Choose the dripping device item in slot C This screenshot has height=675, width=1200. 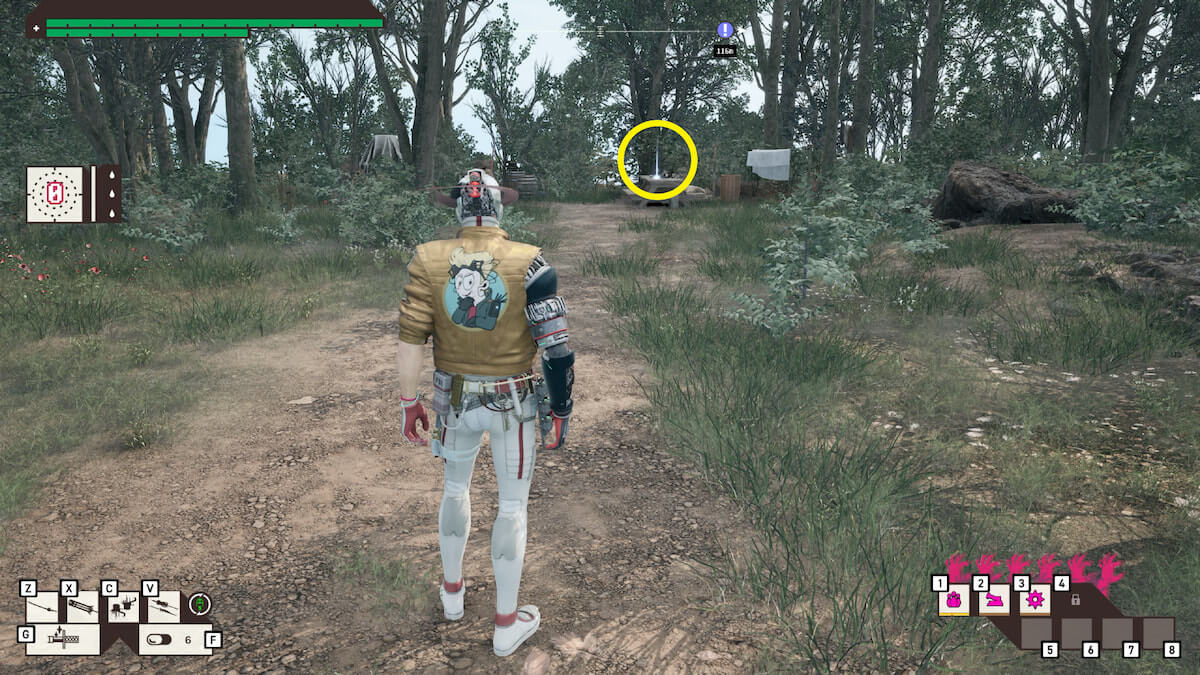pos(123,606)
